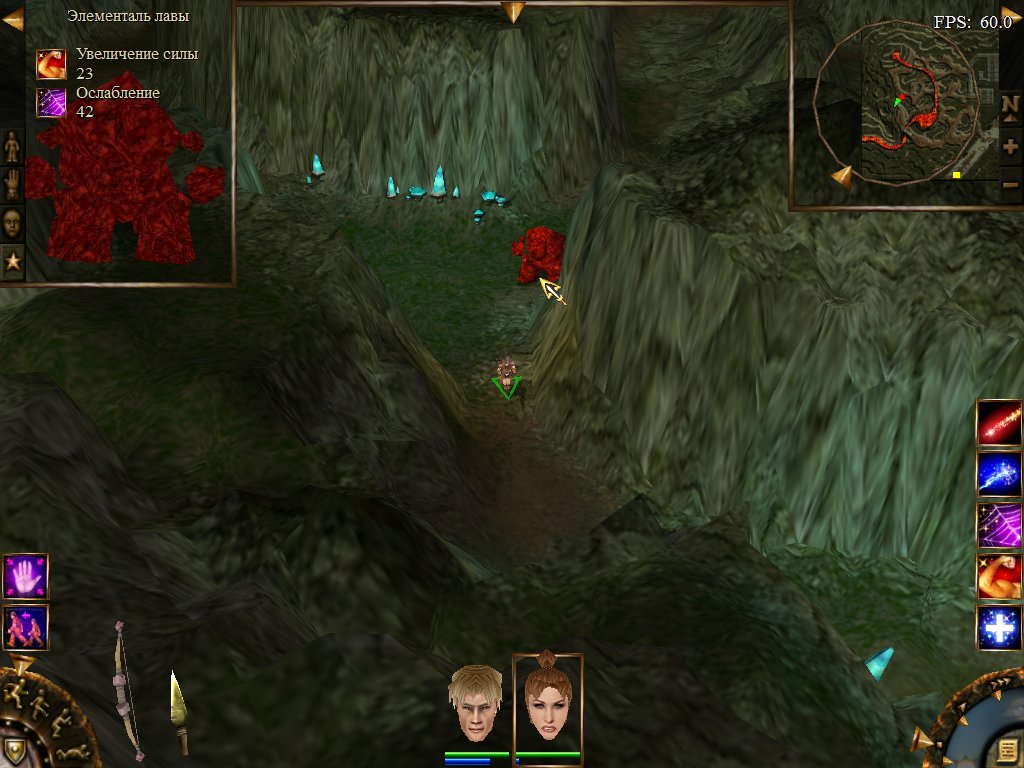Screen dimensions: 1024x768
Task: Collapse the lava elemental info panel arrow
Action: (x=13, y=19)
